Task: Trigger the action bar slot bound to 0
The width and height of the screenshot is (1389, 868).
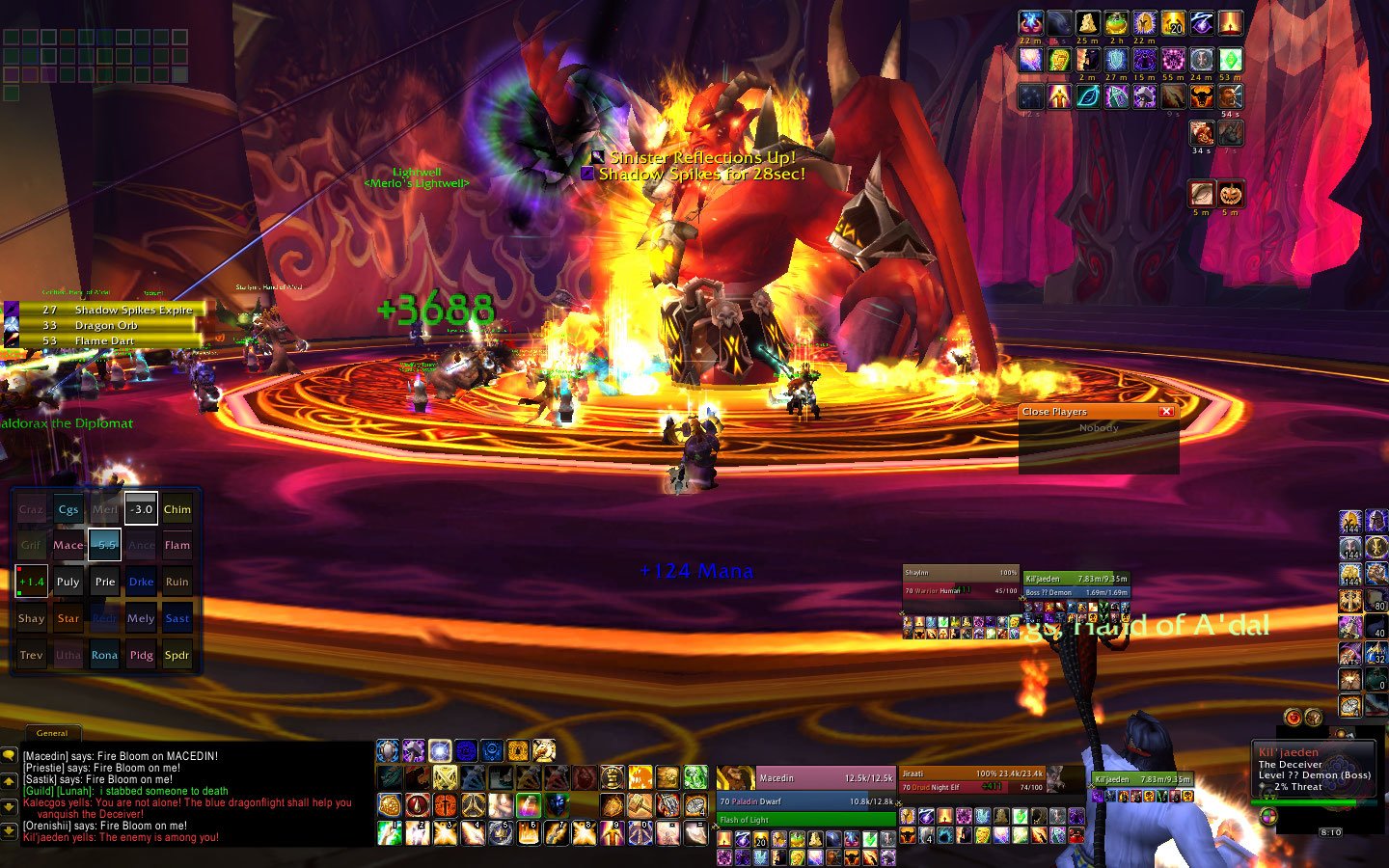Action: tap(640, 832)
